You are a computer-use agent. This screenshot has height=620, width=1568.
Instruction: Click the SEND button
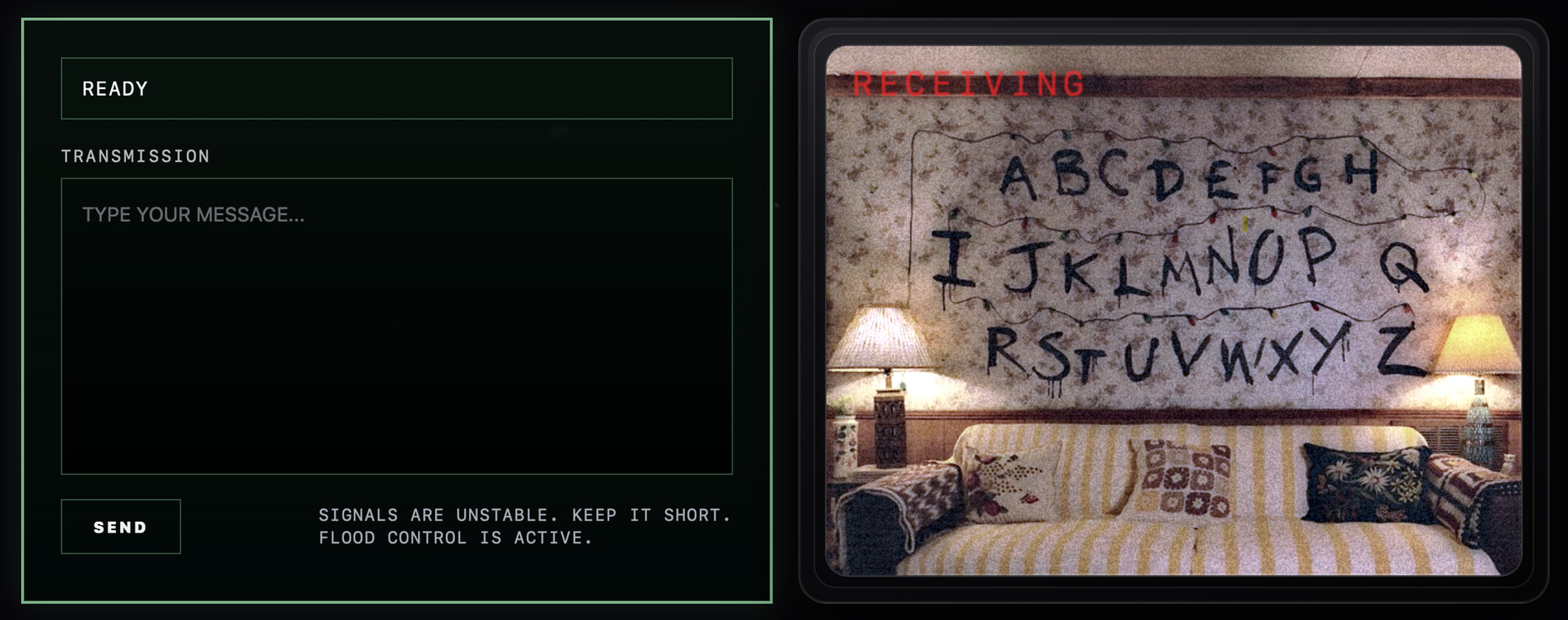click(x=121, y=527)
